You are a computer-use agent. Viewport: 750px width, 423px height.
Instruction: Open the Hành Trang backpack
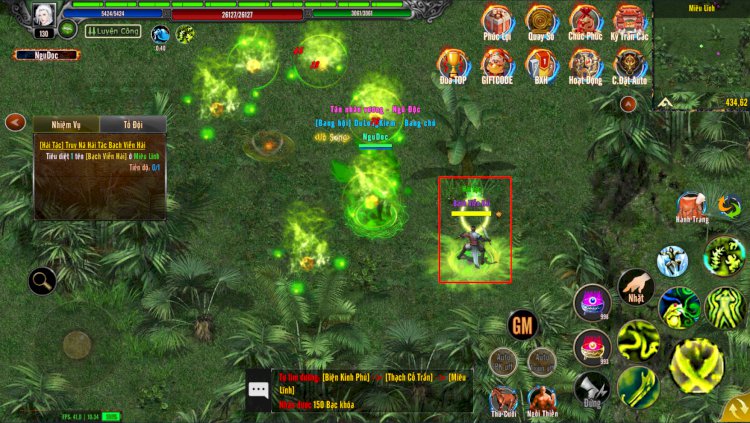click(691, 206)
